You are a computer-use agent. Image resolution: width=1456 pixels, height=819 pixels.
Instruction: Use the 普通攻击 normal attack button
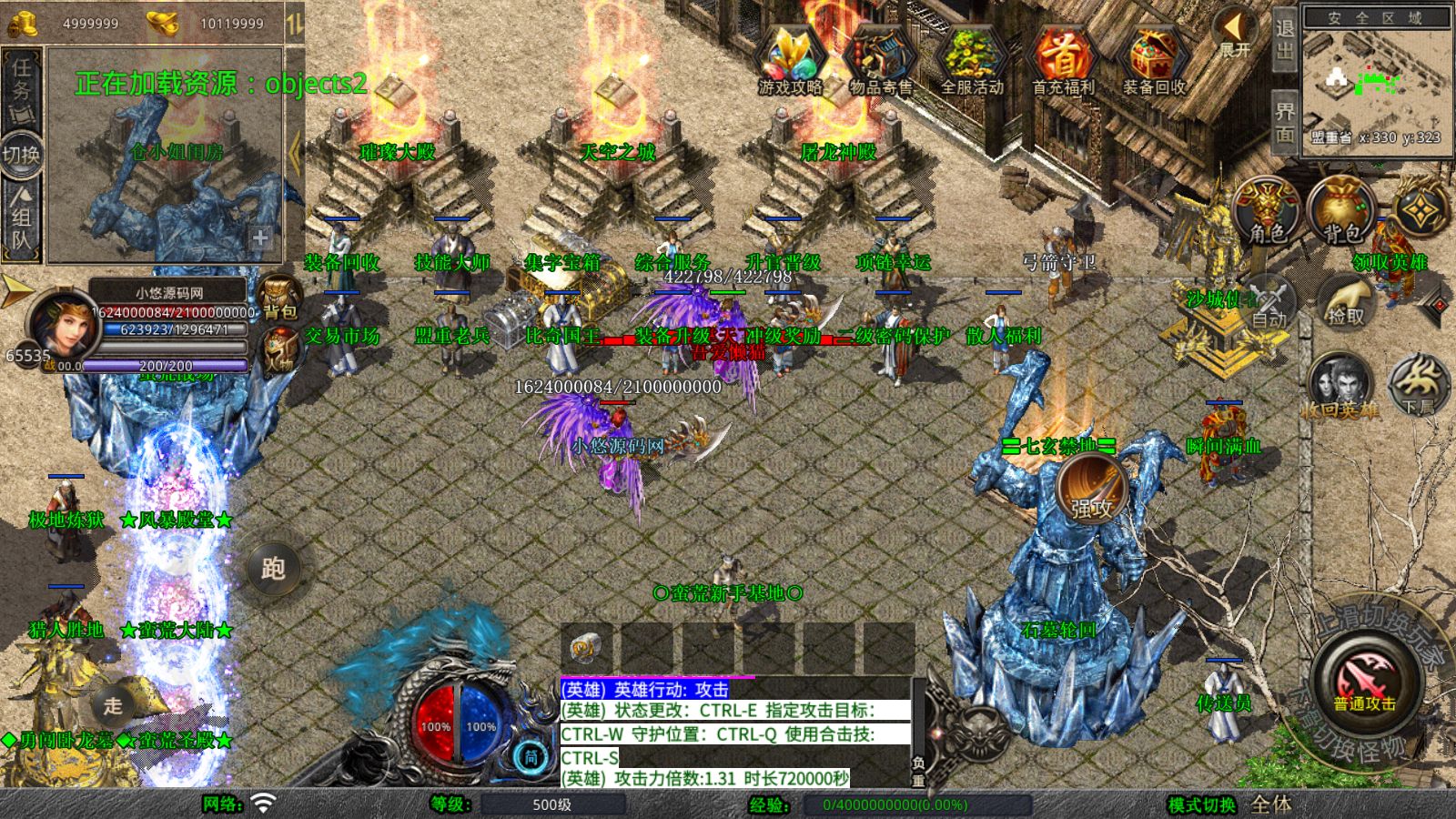click(x=1365, y=681)
